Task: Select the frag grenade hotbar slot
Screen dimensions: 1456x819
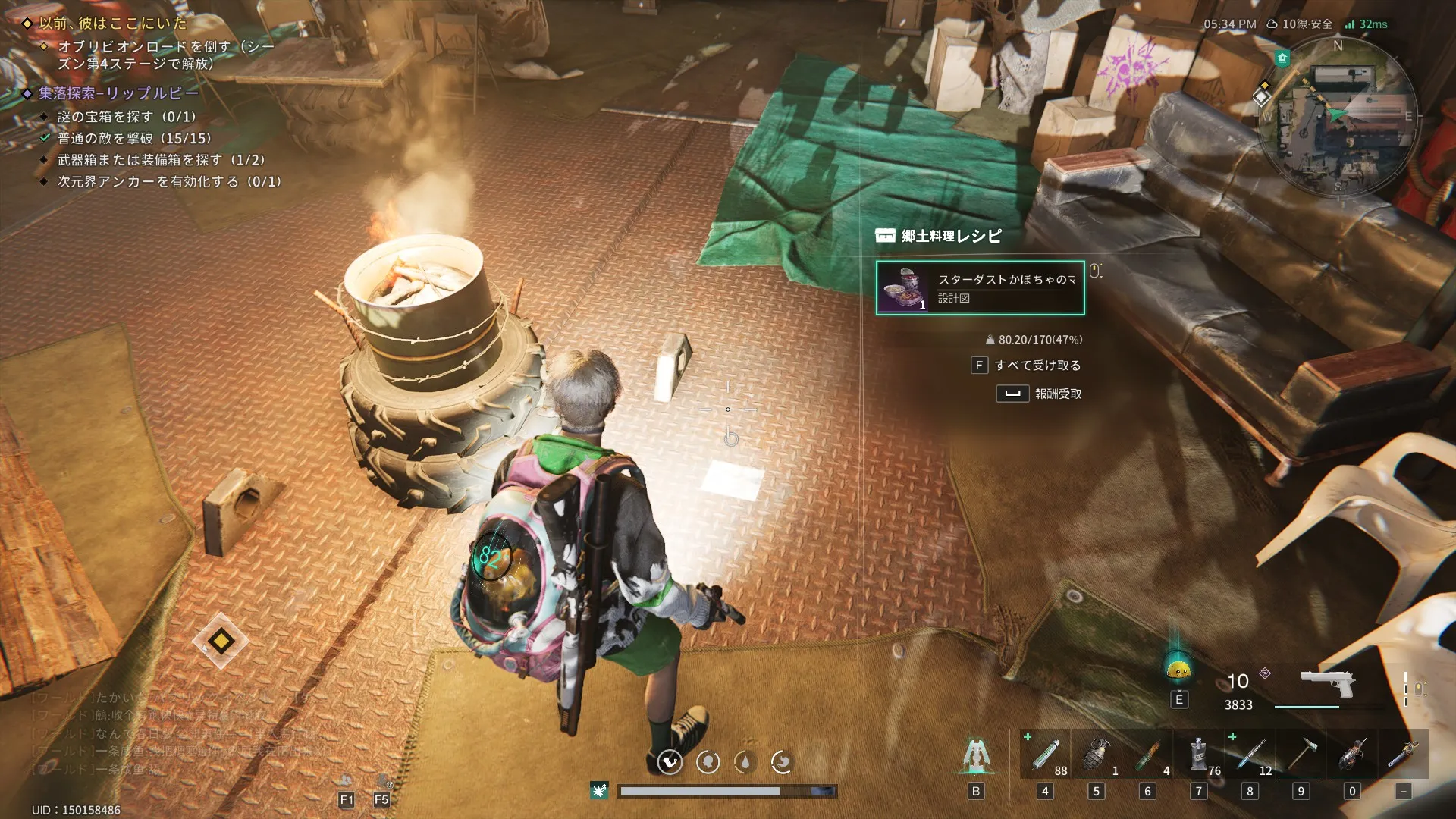Action: tap(1097, 755)
